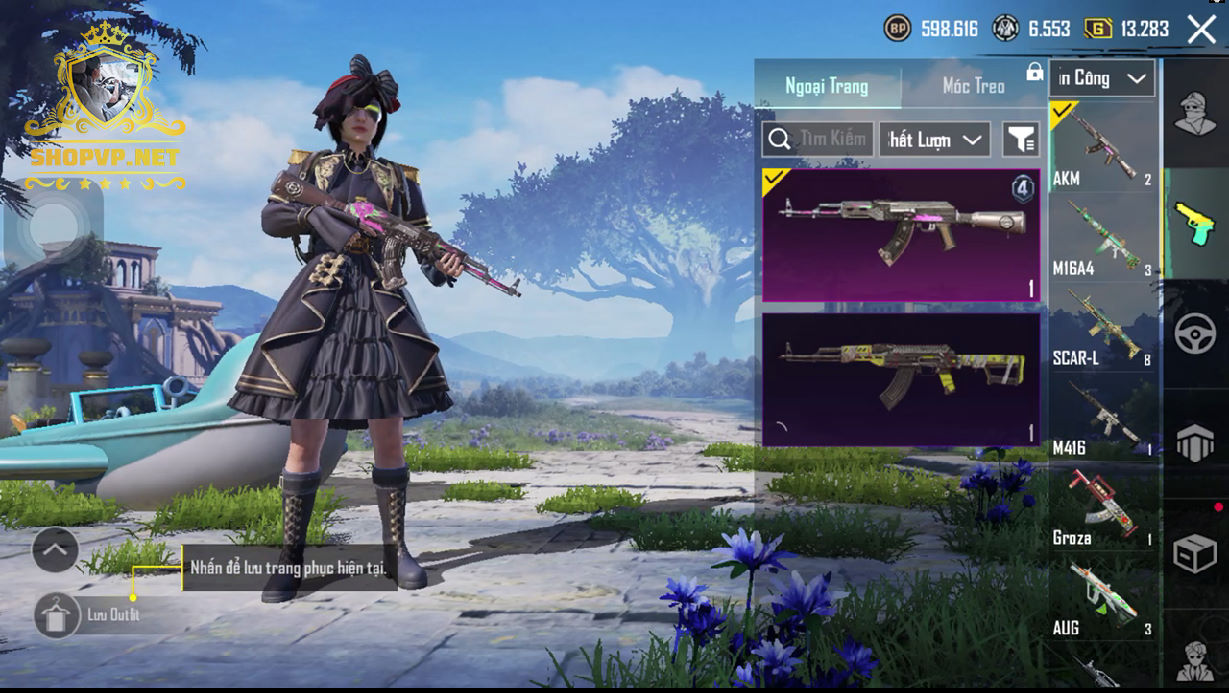Show AUG skins from the weapon list

1102,598
